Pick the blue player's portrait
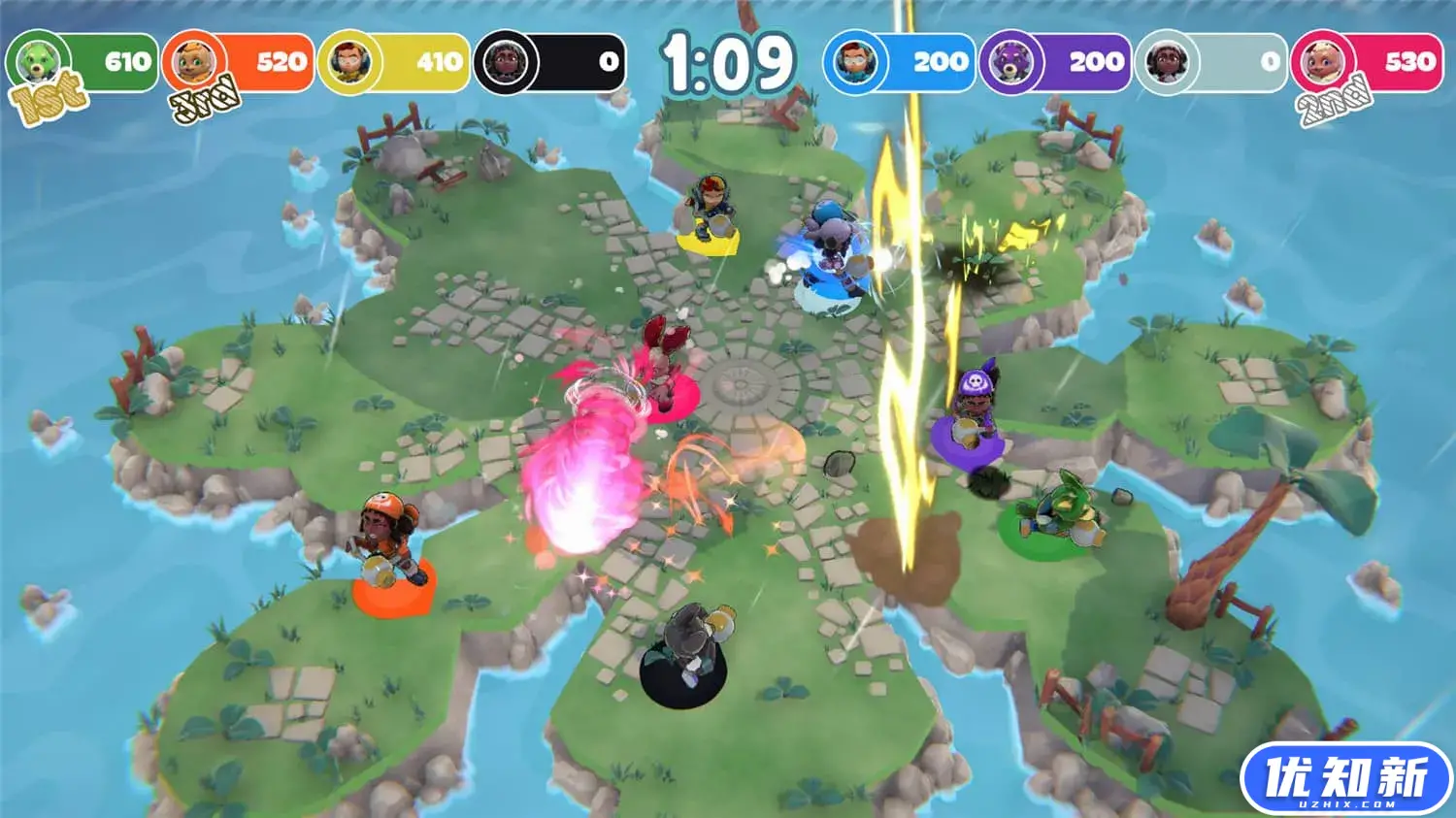The image size is (1456, 818). [x=855, y=63]
